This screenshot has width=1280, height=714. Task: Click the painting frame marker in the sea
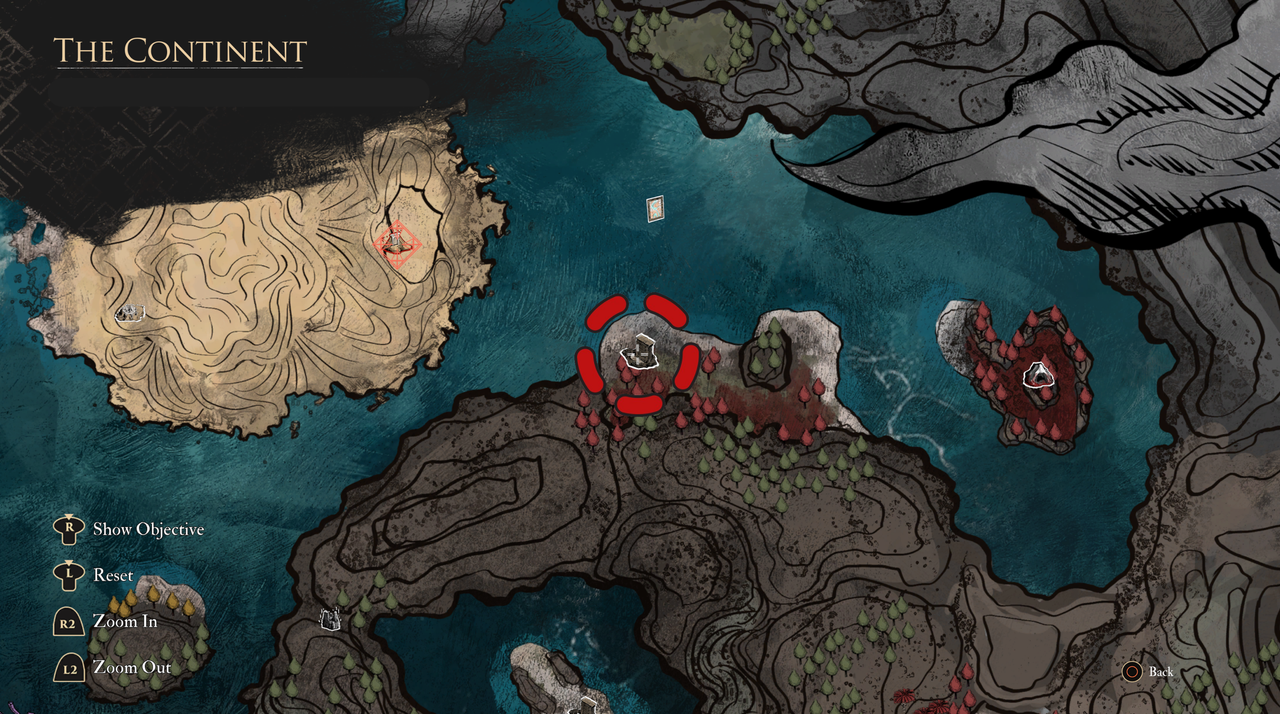[x=655, y=208]
